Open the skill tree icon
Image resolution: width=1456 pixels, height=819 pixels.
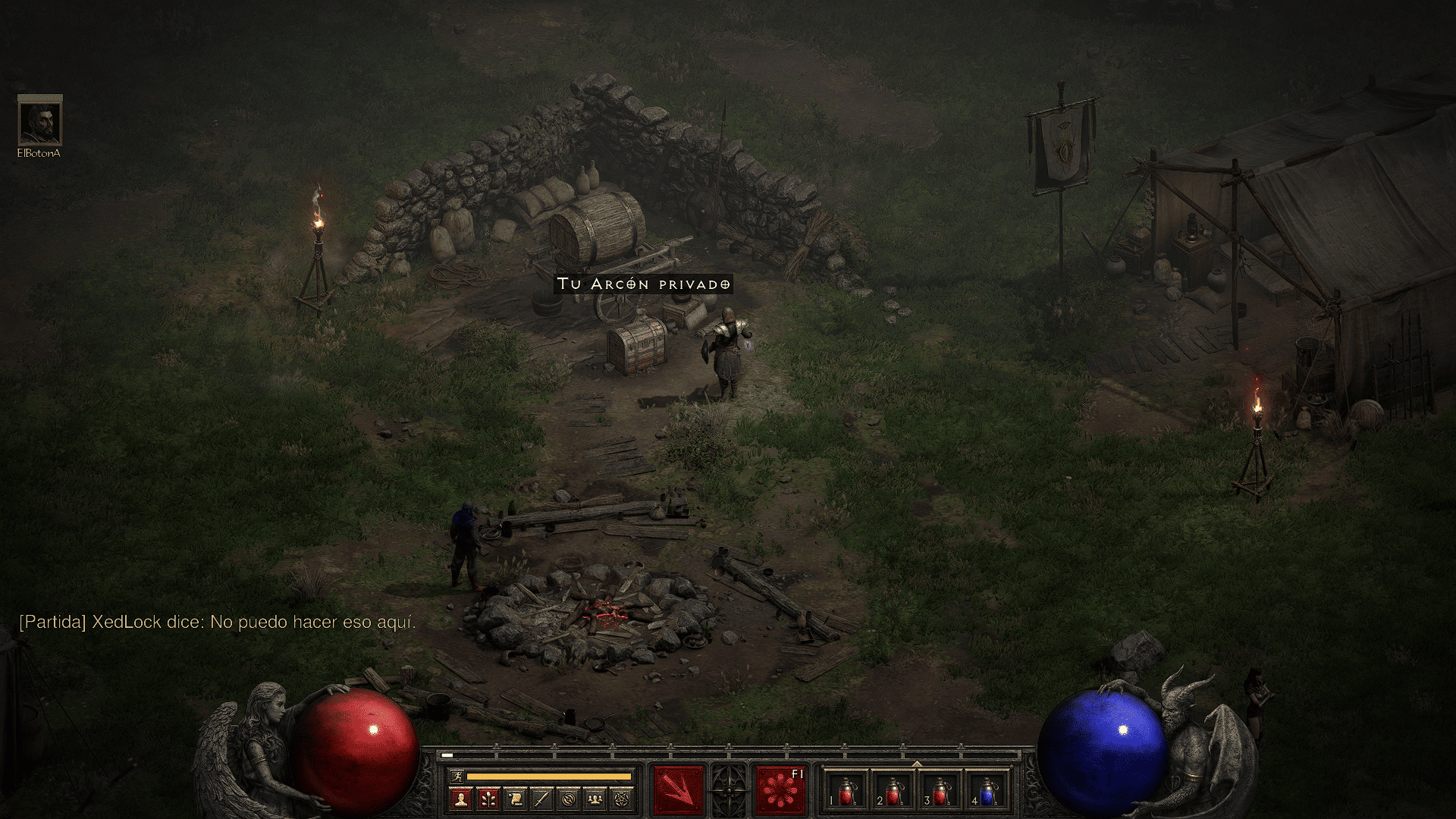pos(488,799)
